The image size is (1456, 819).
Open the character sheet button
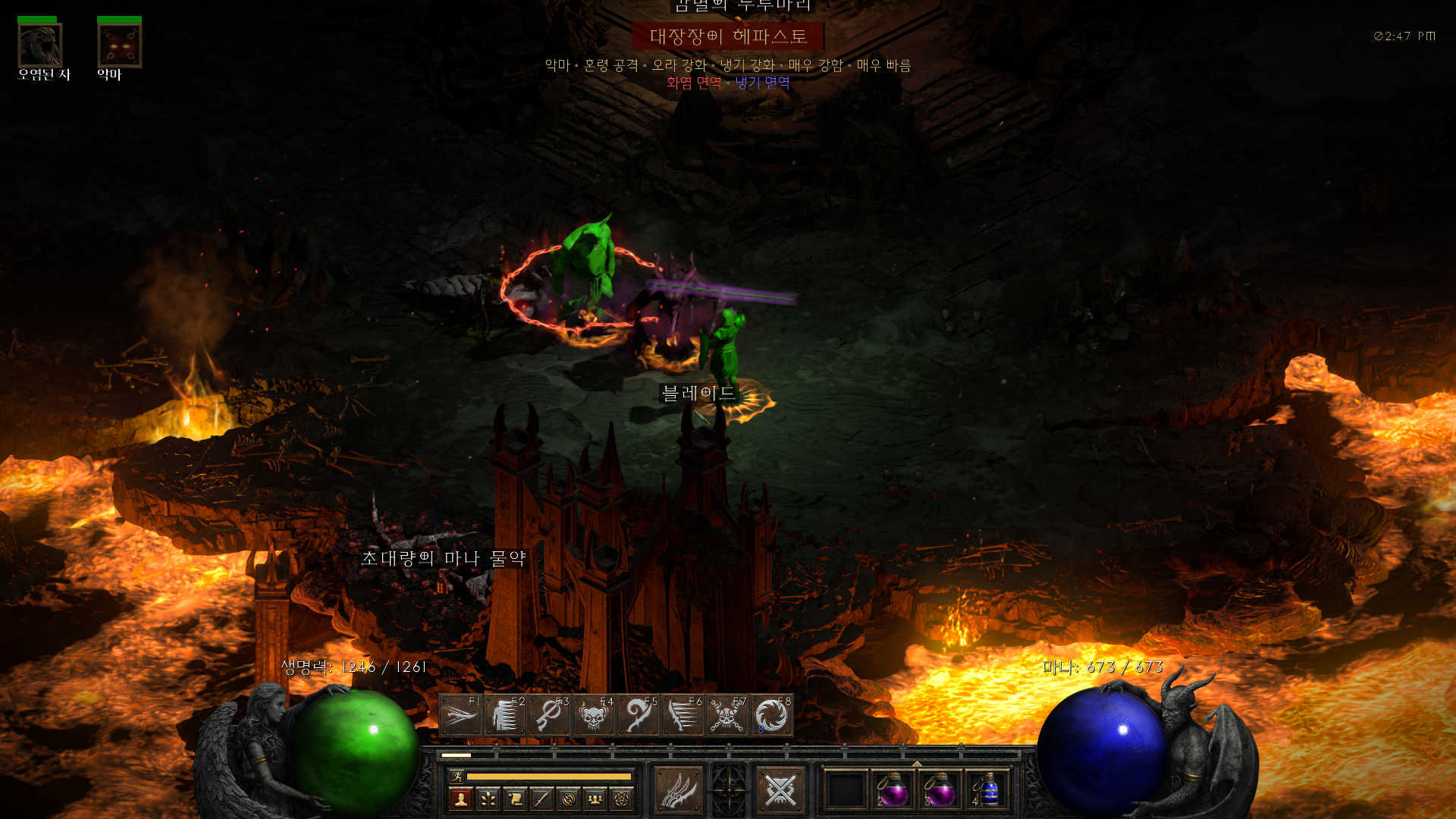coord(460,799)
